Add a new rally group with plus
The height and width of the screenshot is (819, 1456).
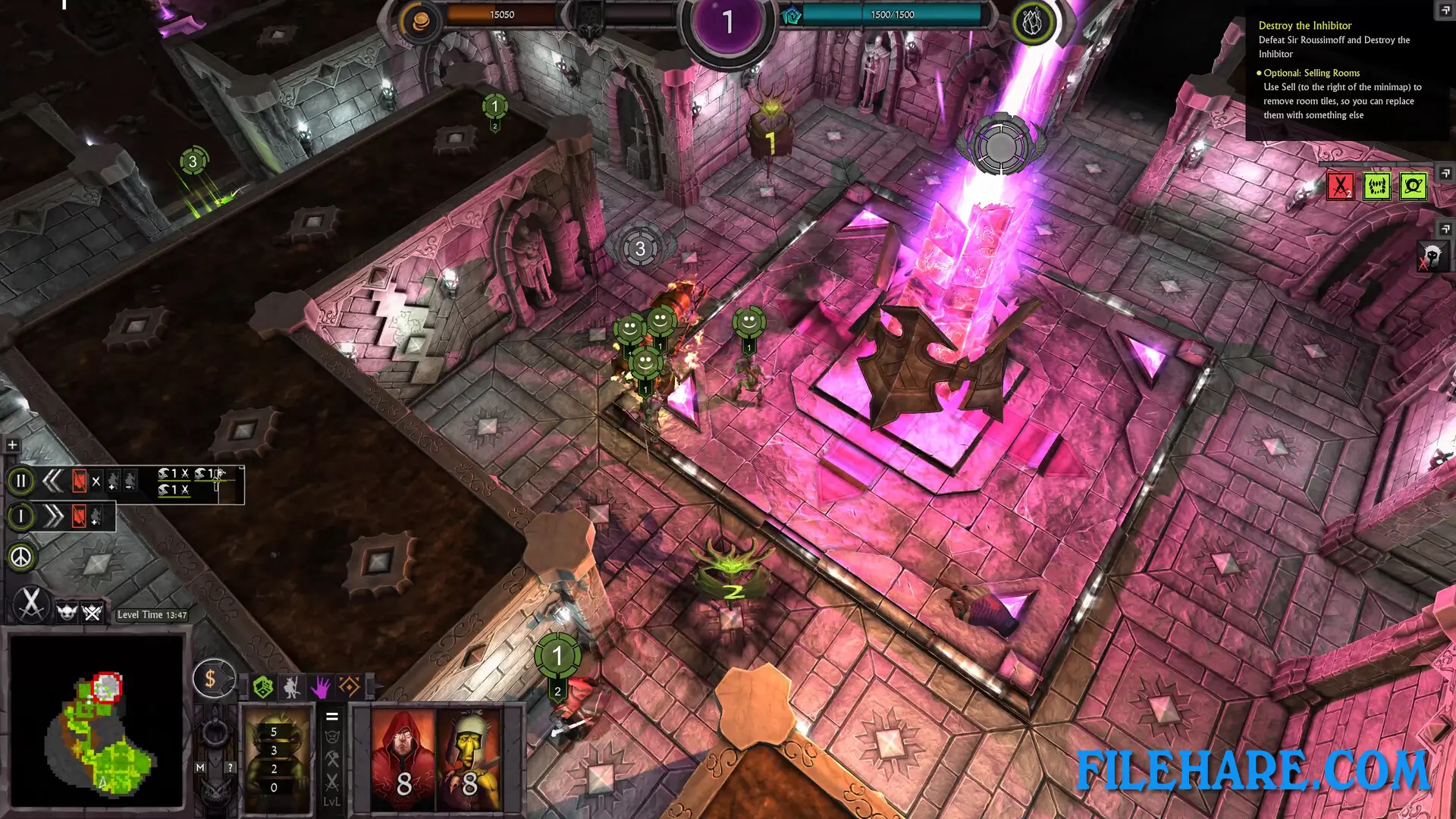(x=12, y=445)
